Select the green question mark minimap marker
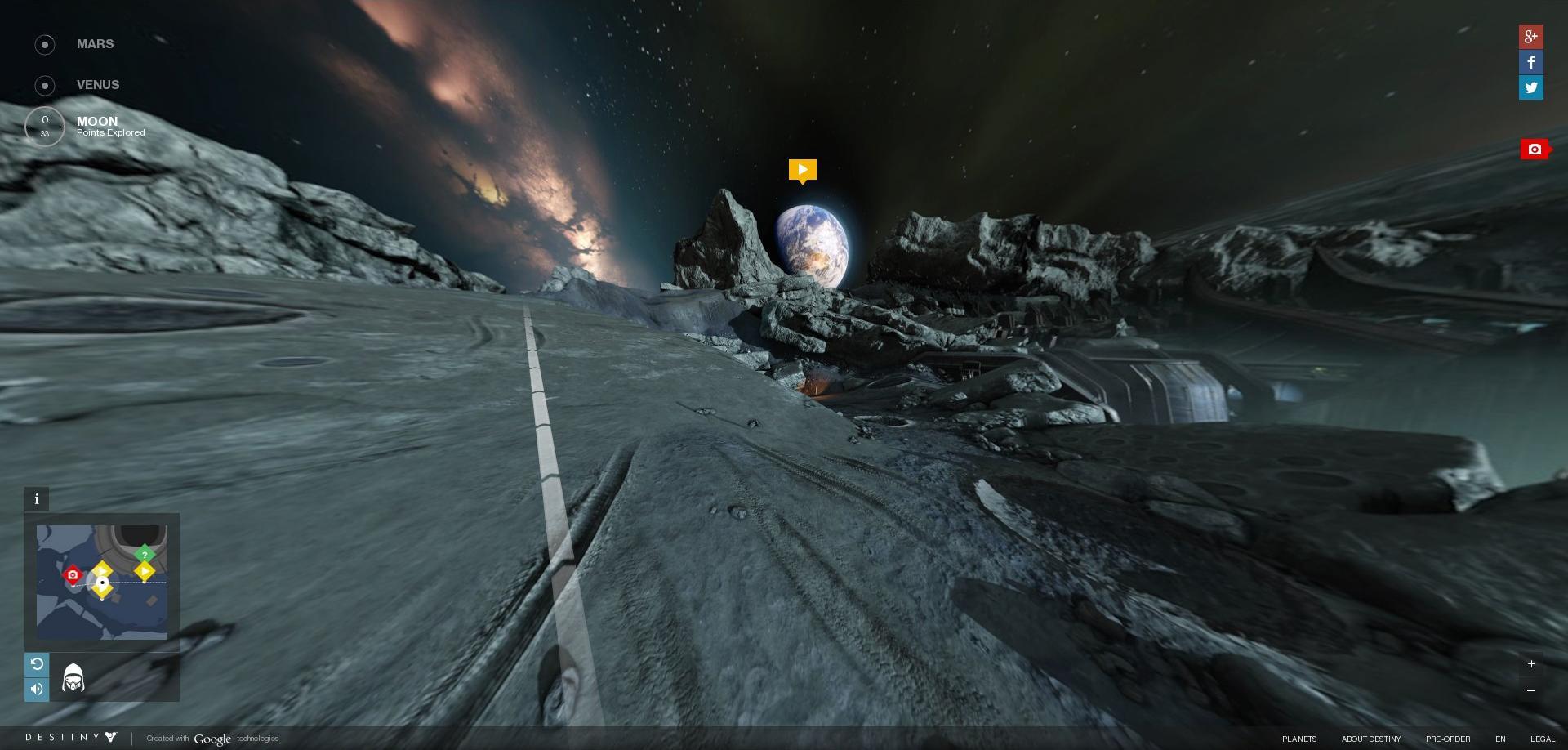The image size is (1568, 750). [145, 555]
